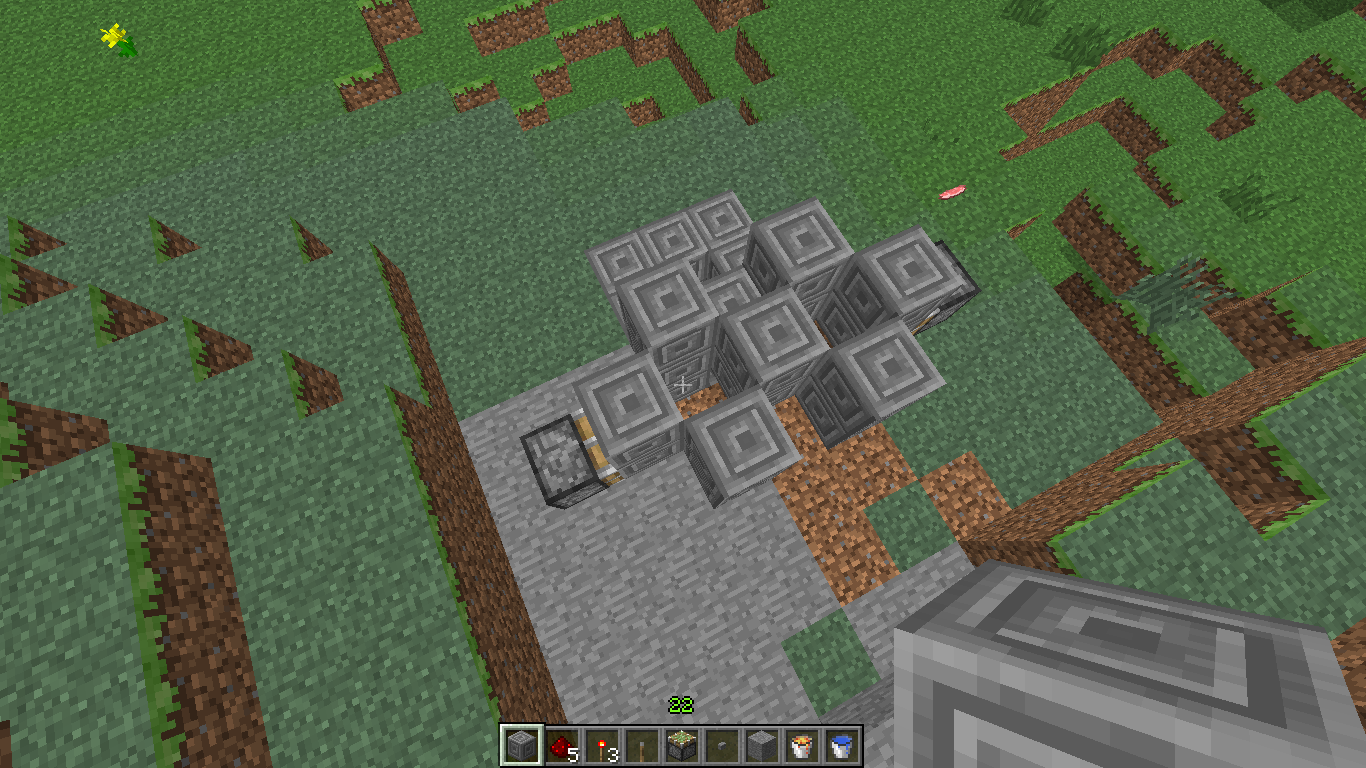Select the redstone dust stack of 5

pos(561,746)
